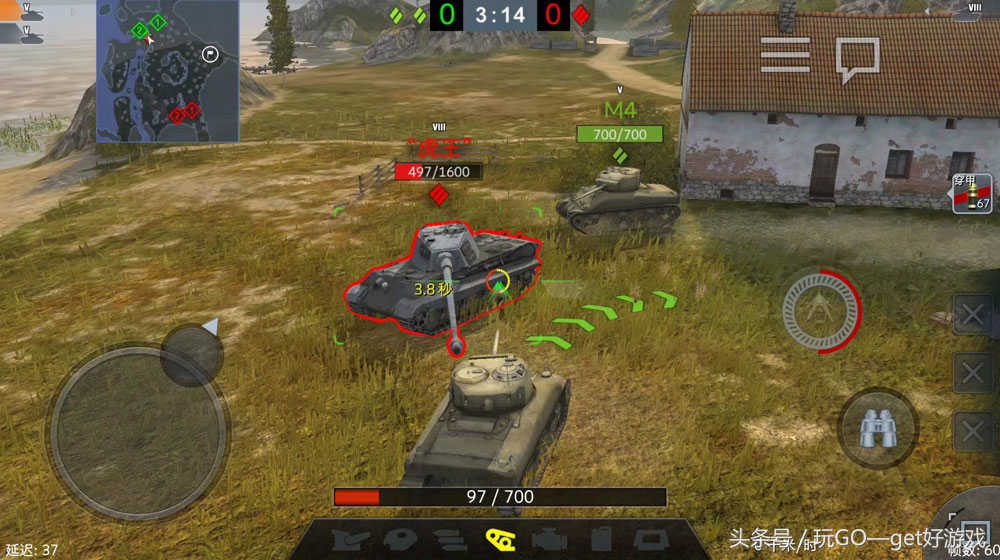Tap the movement joystick pad
Image resolution: width=1000 pixels, height=560 pixels.
(138, 418)
